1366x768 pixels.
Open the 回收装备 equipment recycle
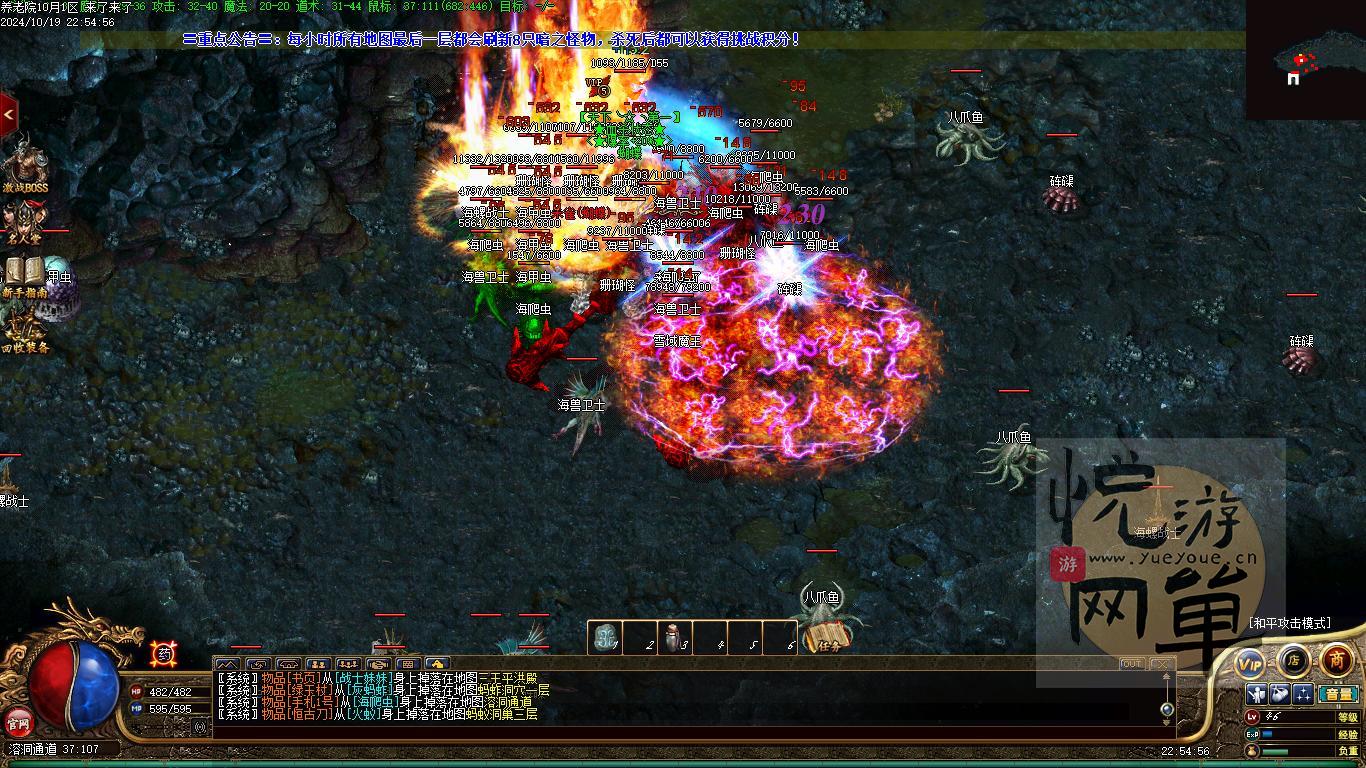tap(24, 332)
